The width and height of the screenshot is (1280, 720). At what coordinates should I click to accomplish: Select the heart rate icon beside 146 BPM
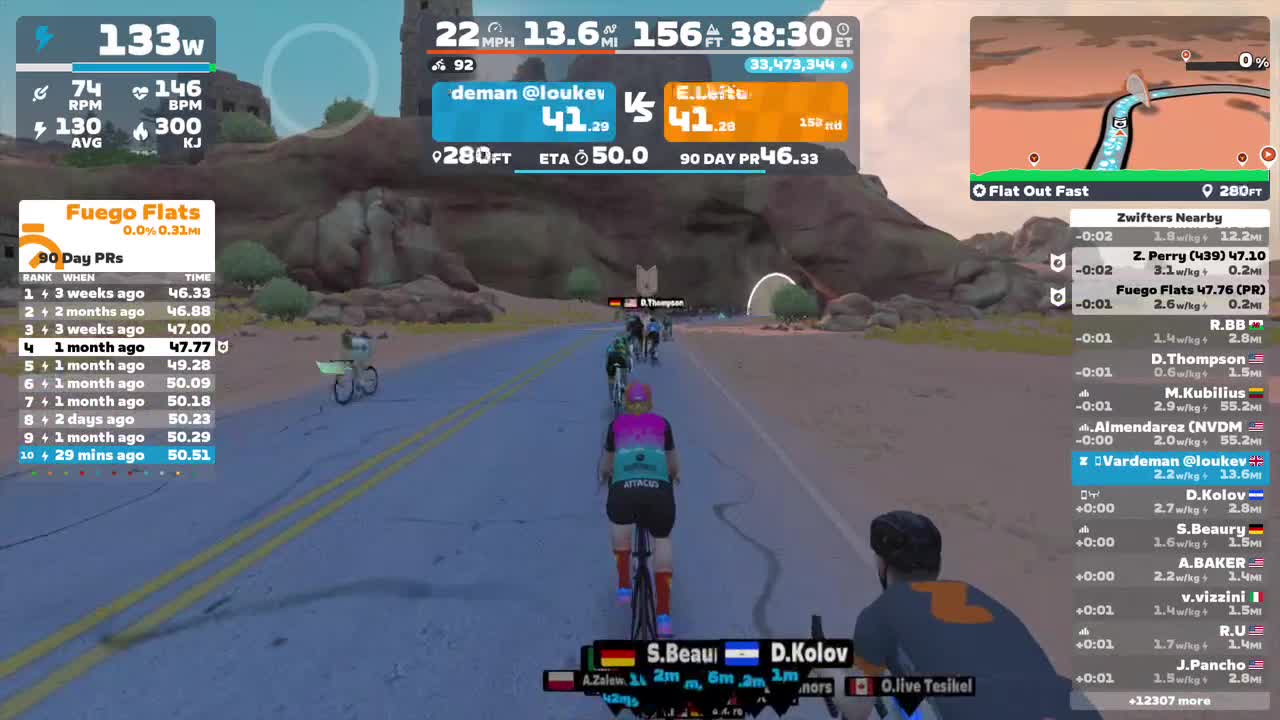141,92
